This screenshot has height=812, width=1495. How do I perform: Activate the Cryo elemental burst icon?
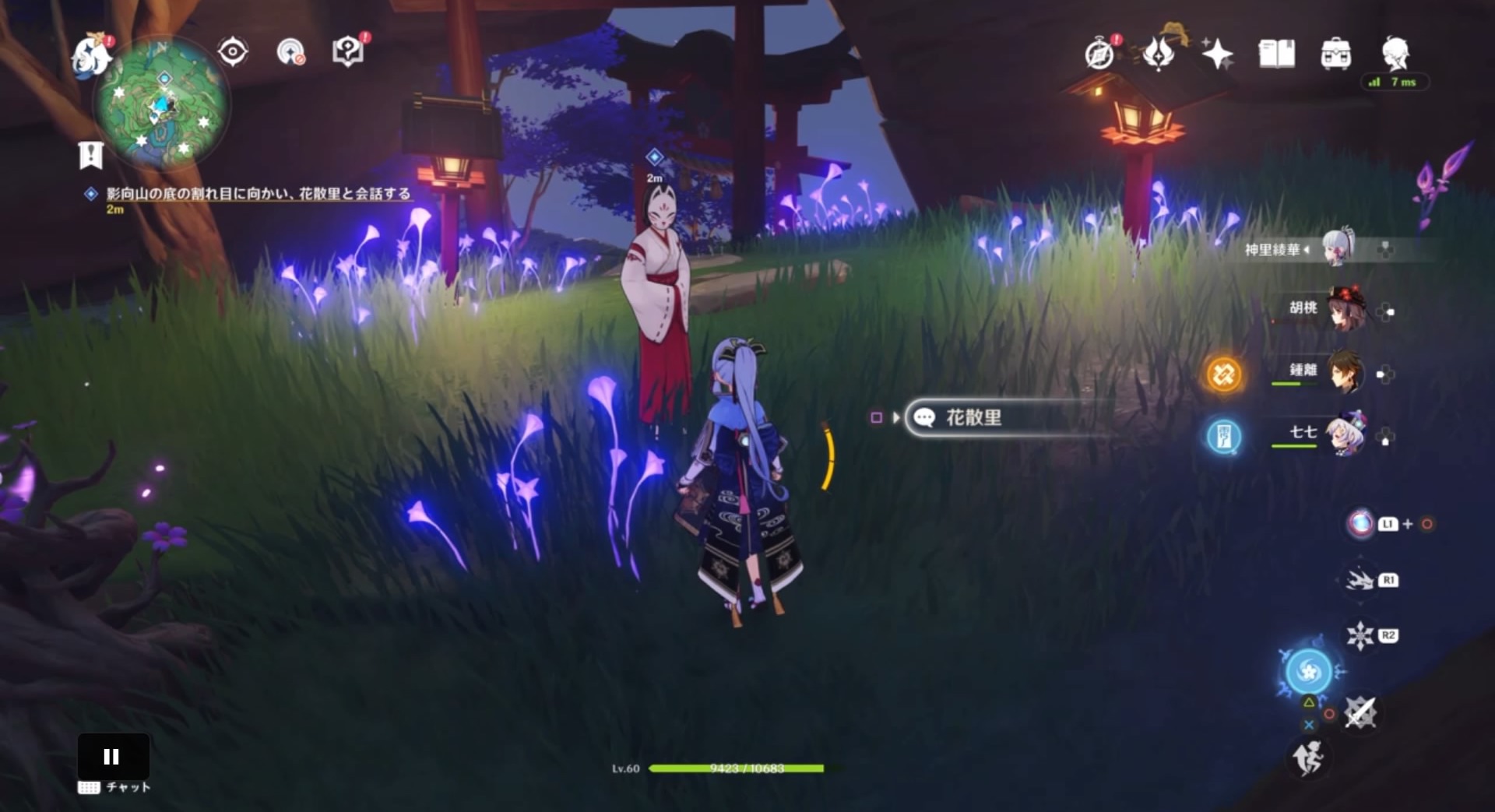point(1308,671)
